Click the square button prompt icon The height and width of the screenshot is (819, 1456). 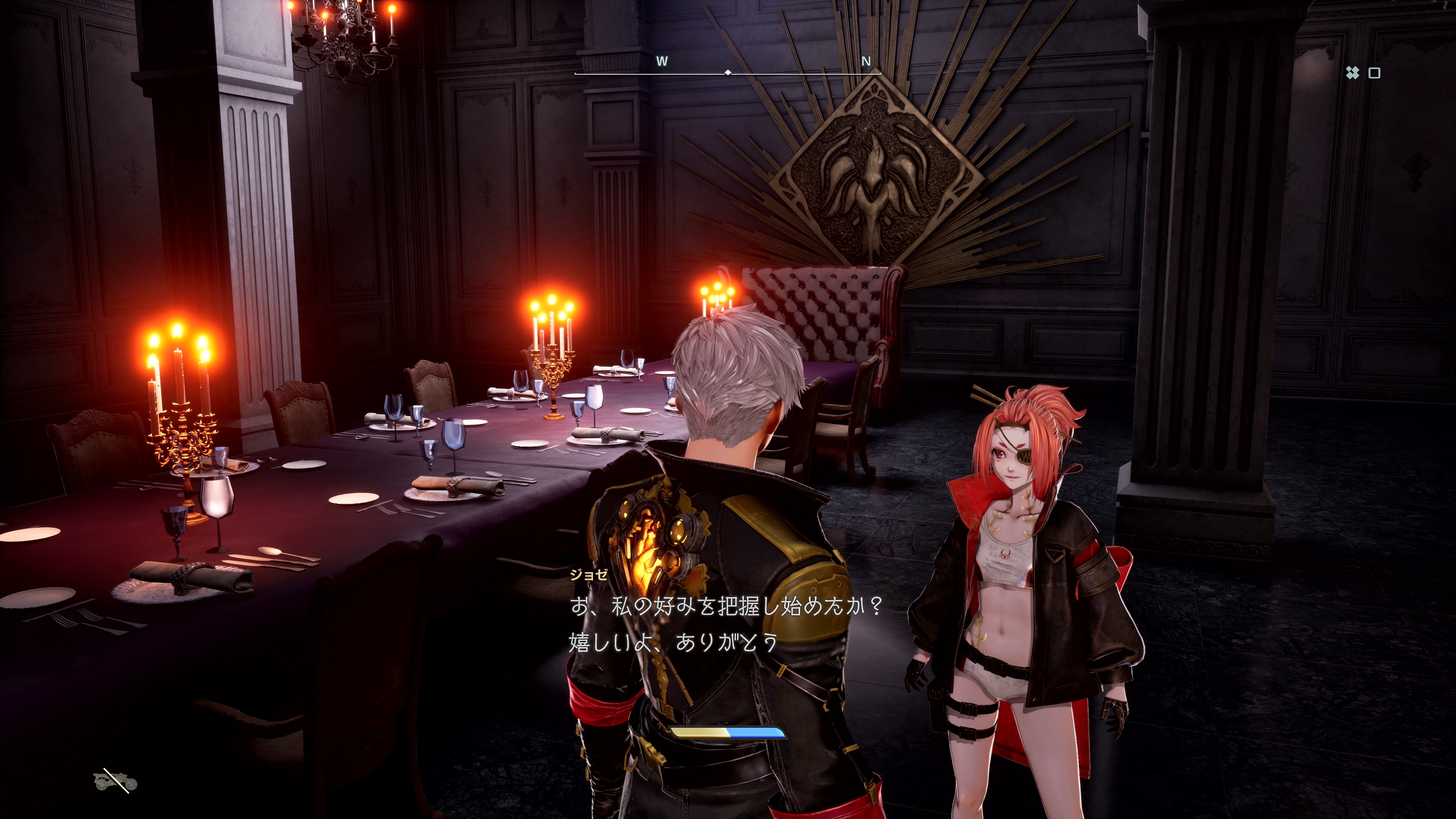pyautogui.click(x=1374, y=72)
